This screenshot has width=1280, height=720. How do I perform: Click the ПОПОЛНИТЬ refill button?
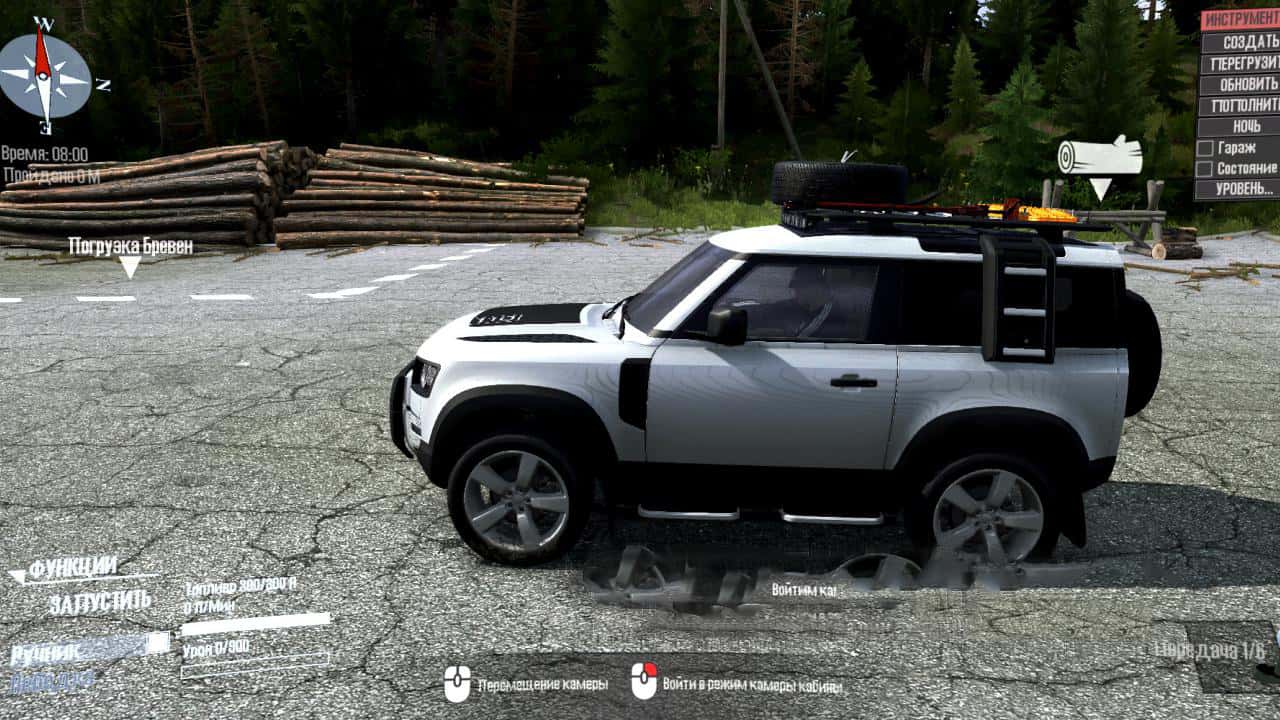coord(1240,105)
